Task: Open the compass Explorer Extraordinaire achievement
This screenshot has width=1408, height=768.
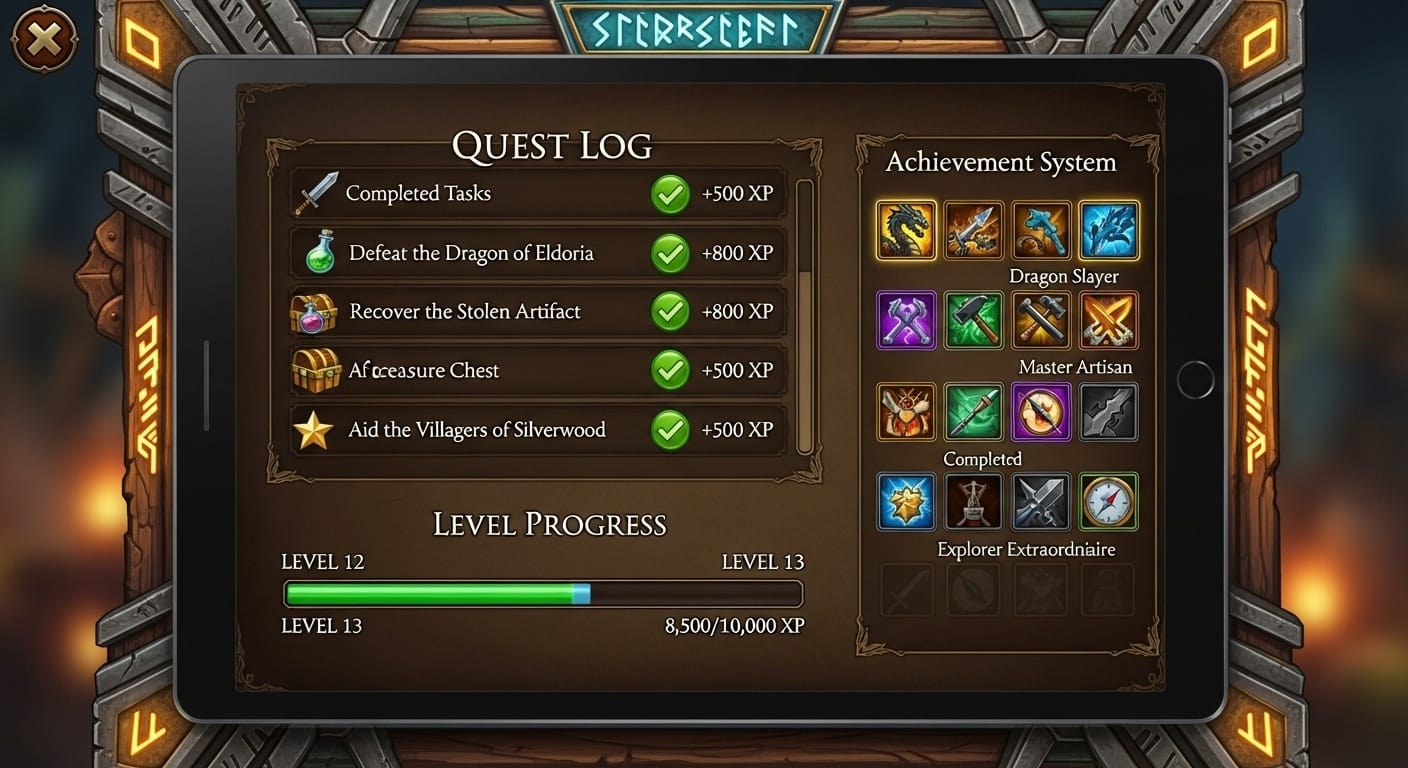Action: tap(1109, 502)
